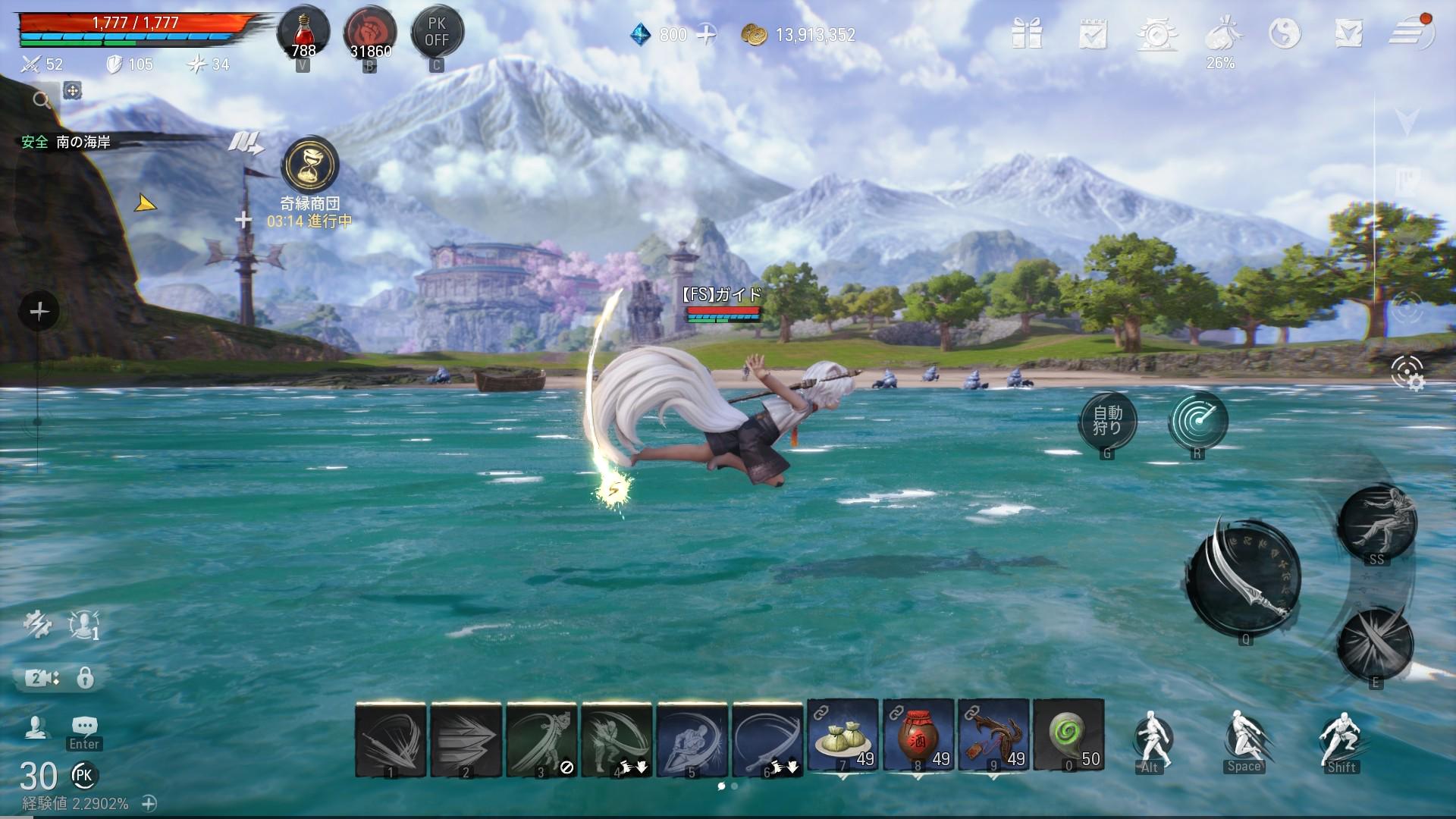Toggle 自動狩り auto-hunt button
This screenshot has width=1456, height=819.
tap(1107, 421)
